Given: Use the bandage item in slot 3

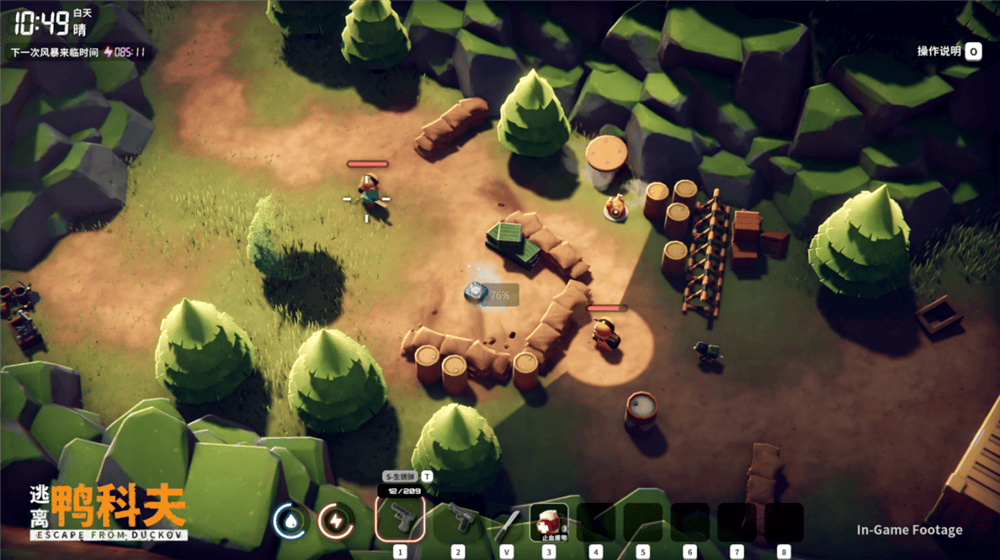Looking at the screenshot, I should point(548,521).
